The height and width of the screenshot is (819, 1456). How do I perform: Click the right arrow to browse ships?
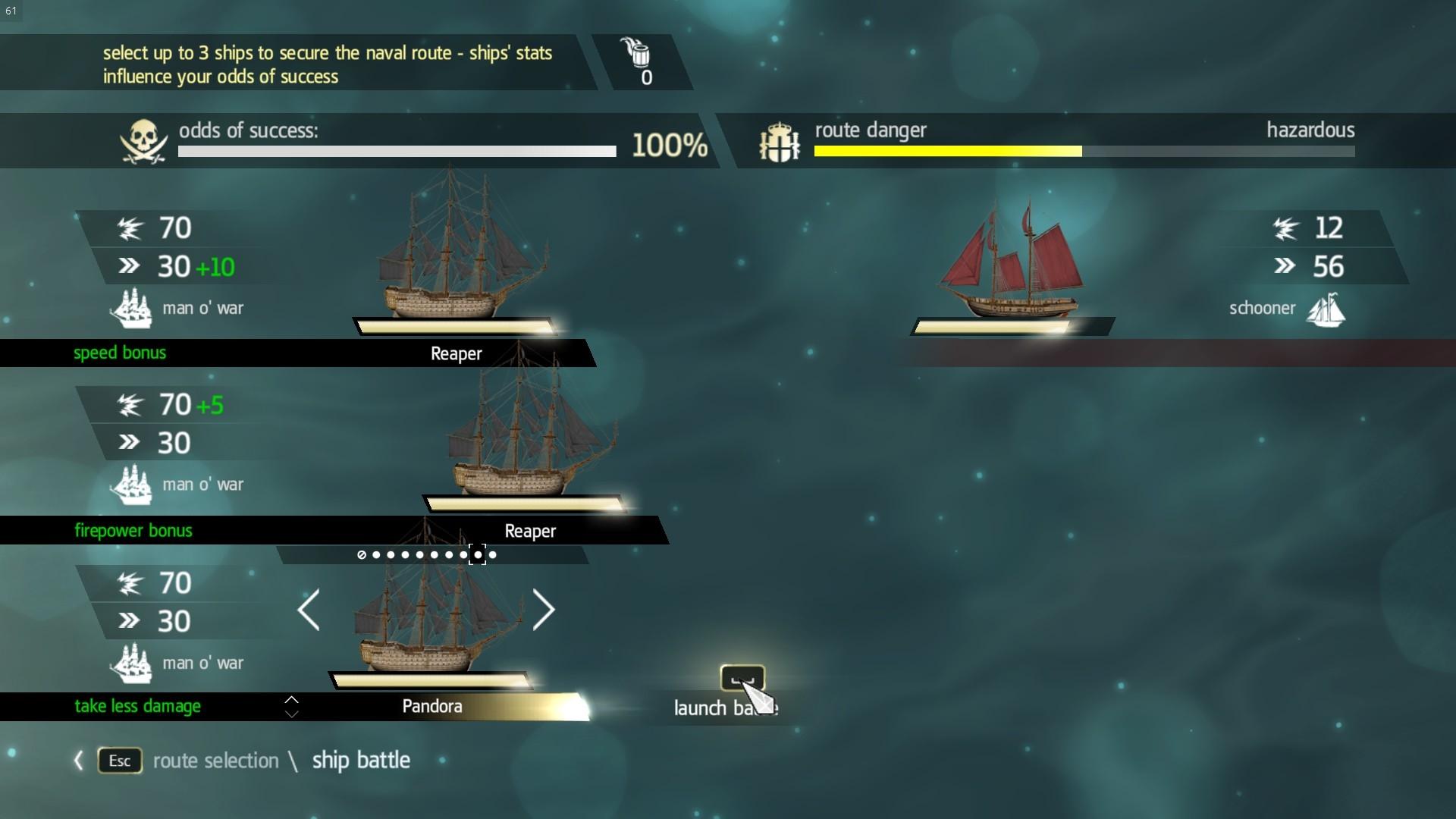coord(544,610)
